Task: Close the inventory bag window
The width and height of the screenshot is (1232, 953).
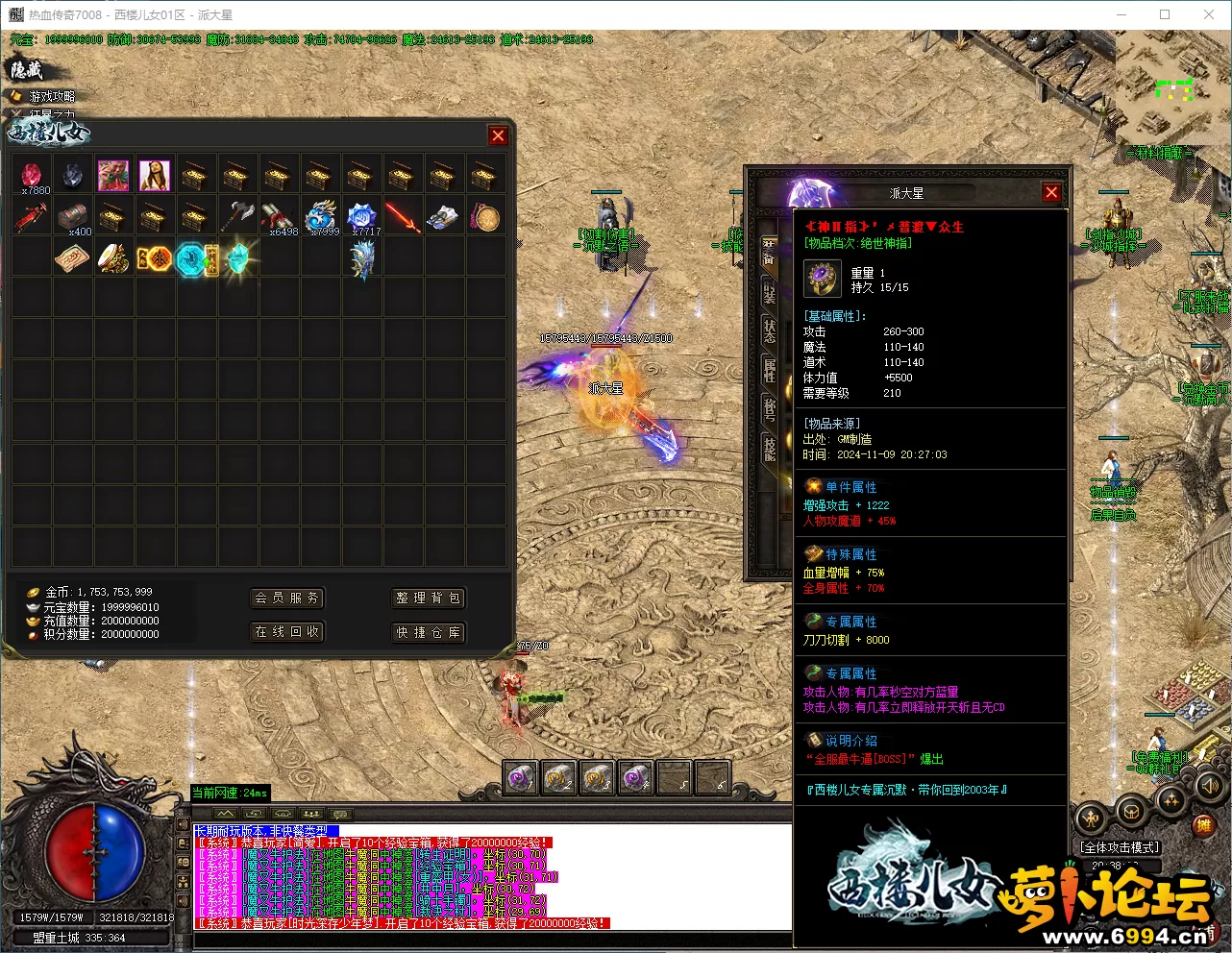Action: pos(498,135)
